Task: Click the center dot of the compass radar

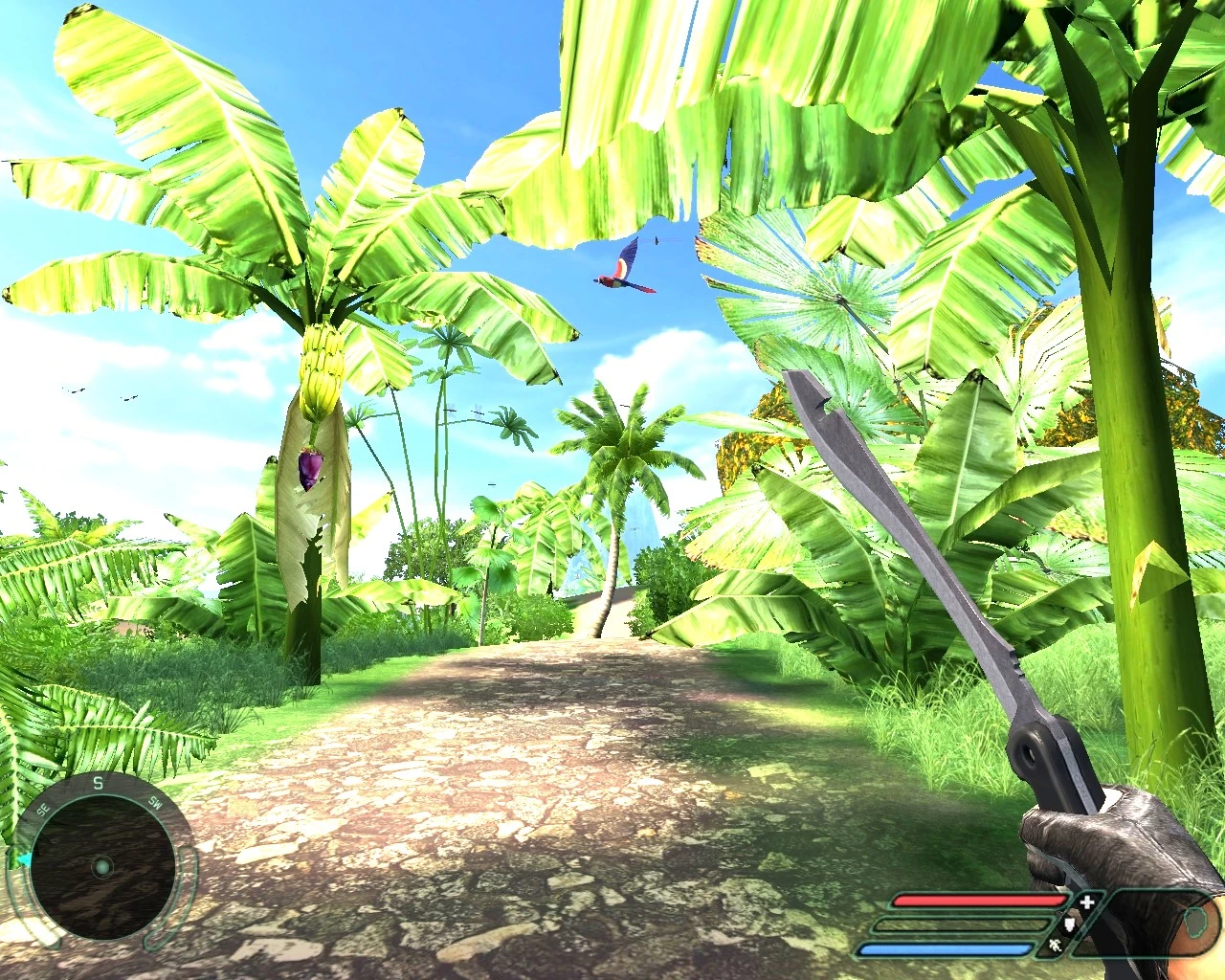Action: [x=101, y=866]
